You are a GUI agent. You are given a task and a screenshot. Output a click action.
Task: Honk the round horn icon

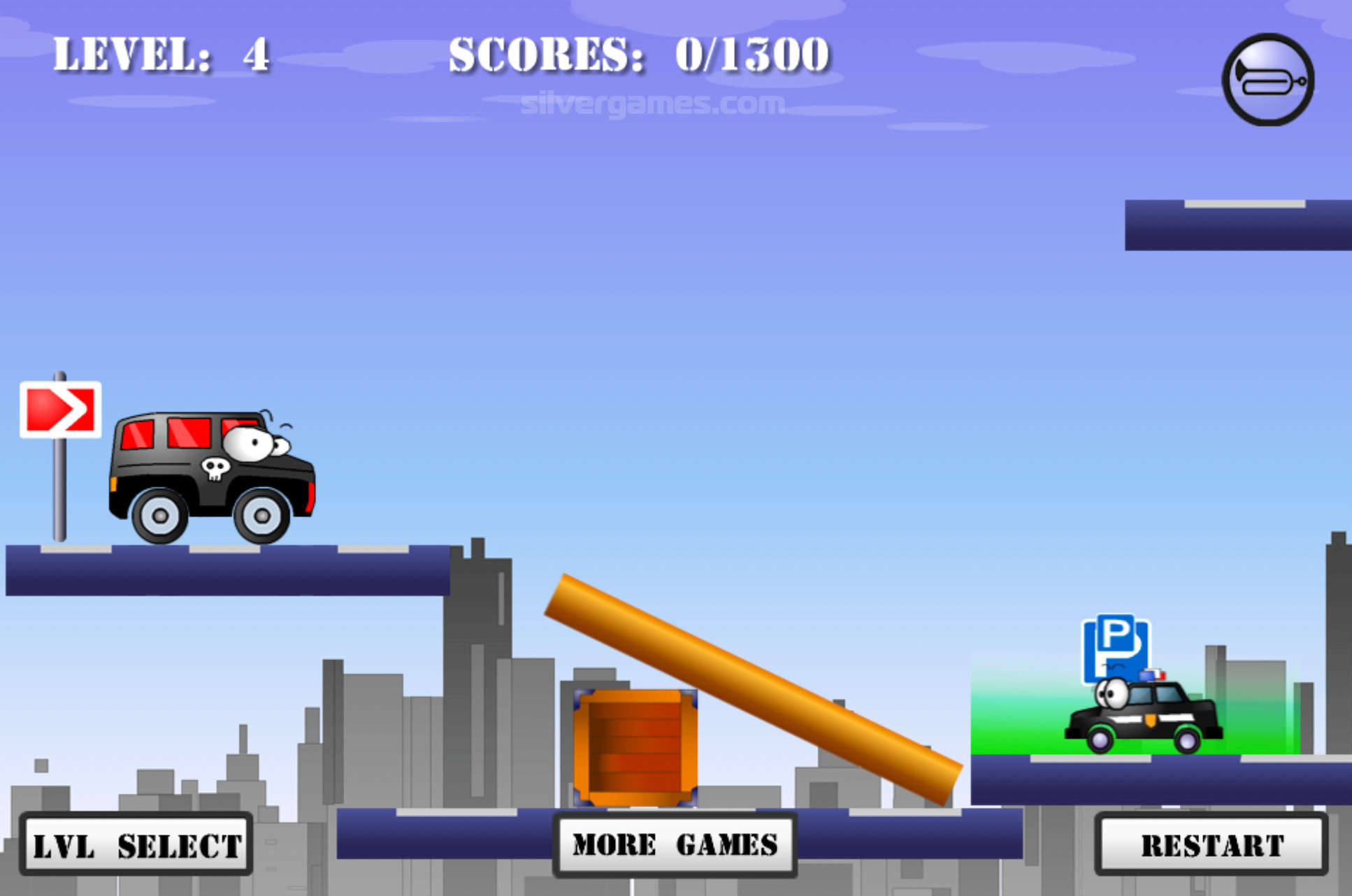pyautogui.click(x=1268, y=80)
